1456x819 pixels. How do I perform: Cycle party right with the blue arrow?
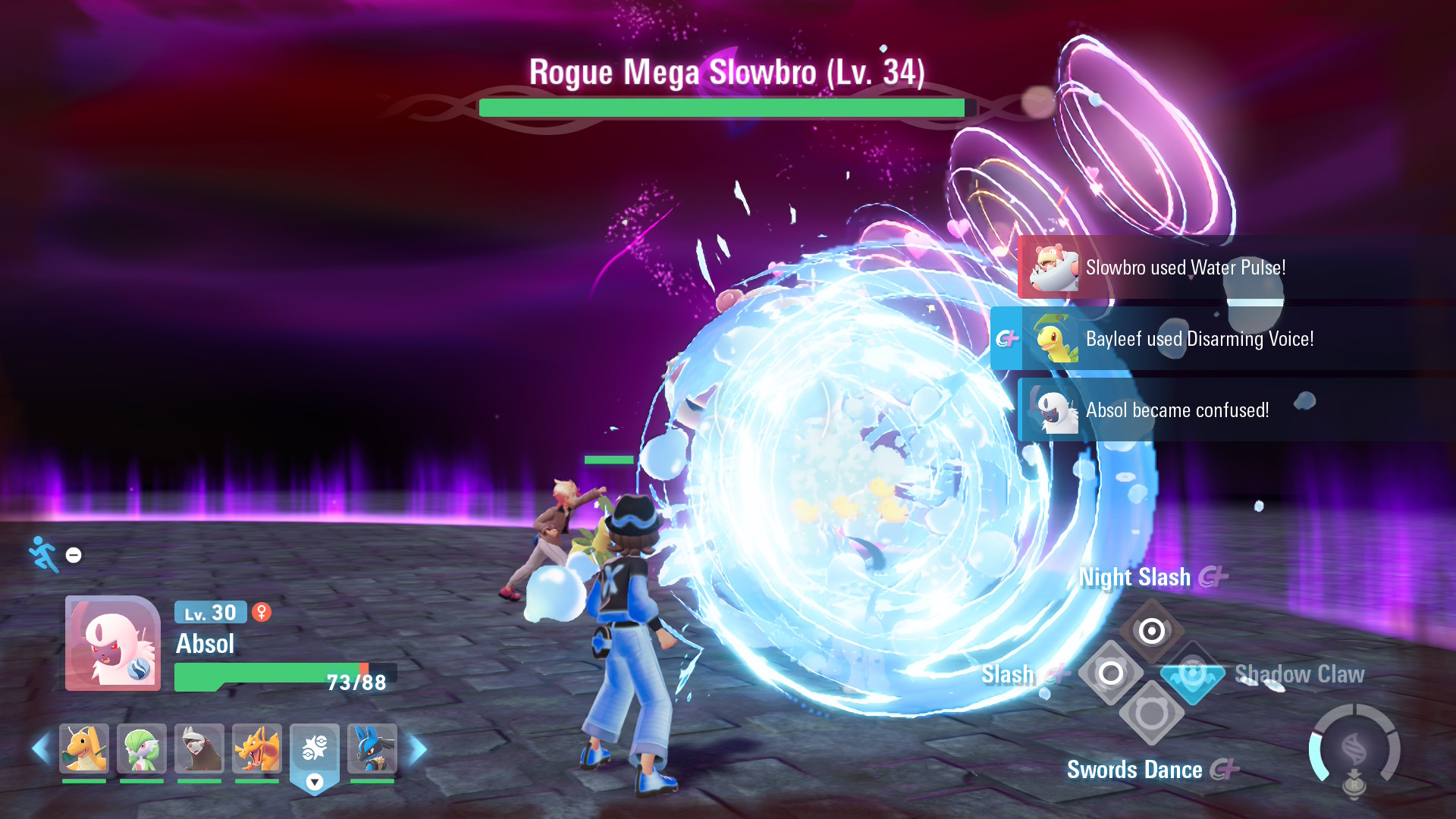click(x=418, y=749)
